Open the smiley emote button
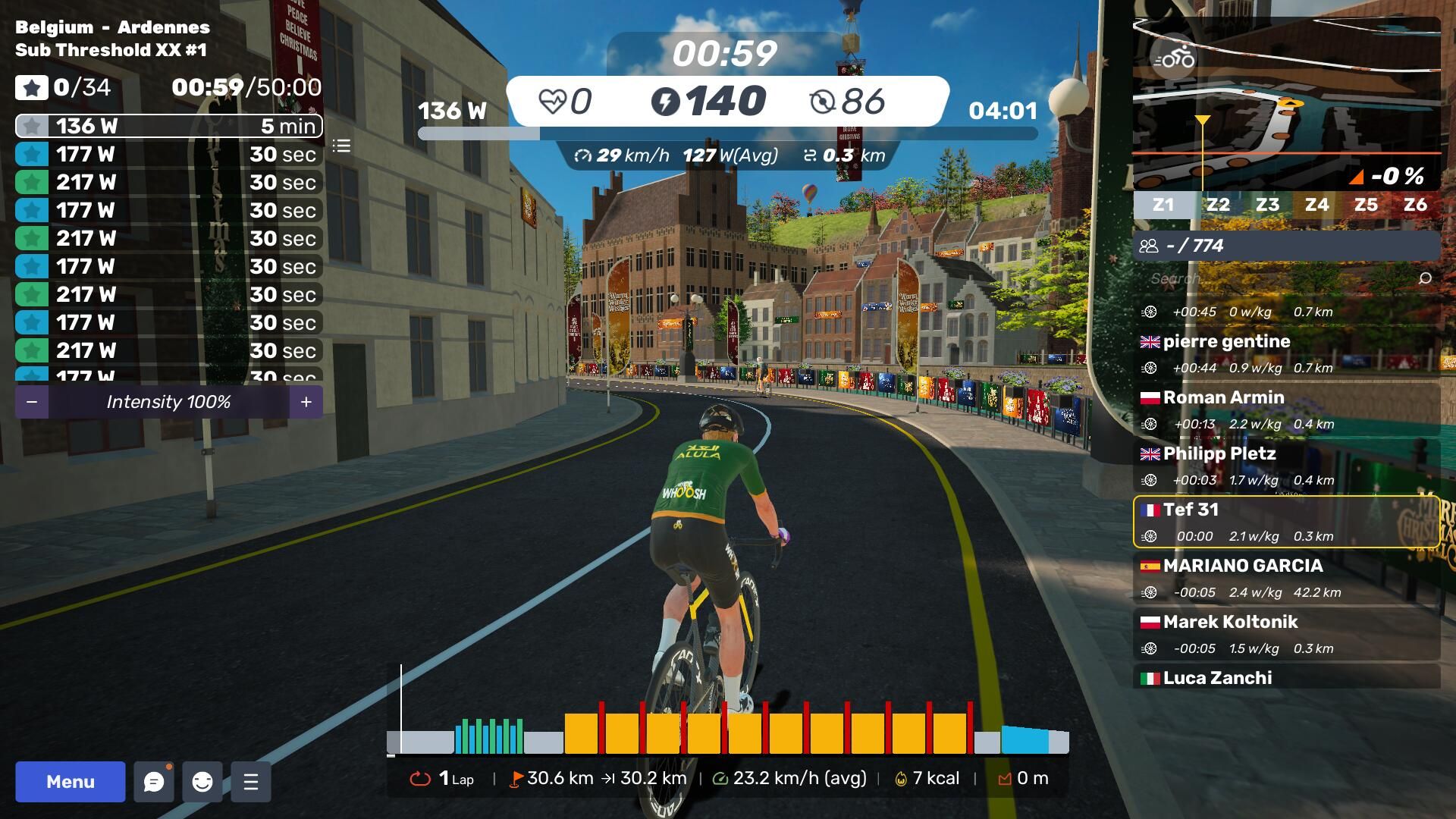Screen dimensions: 1456x819 202,782
